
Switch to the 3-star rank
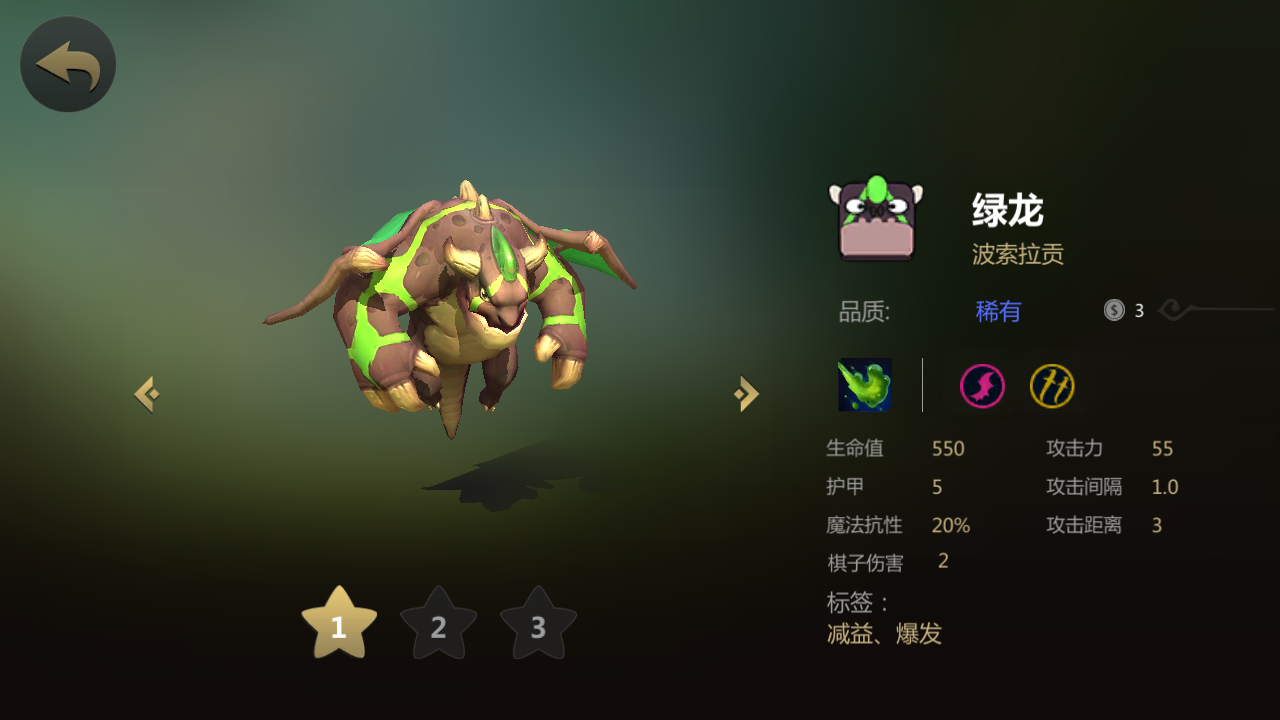[538, 627]
